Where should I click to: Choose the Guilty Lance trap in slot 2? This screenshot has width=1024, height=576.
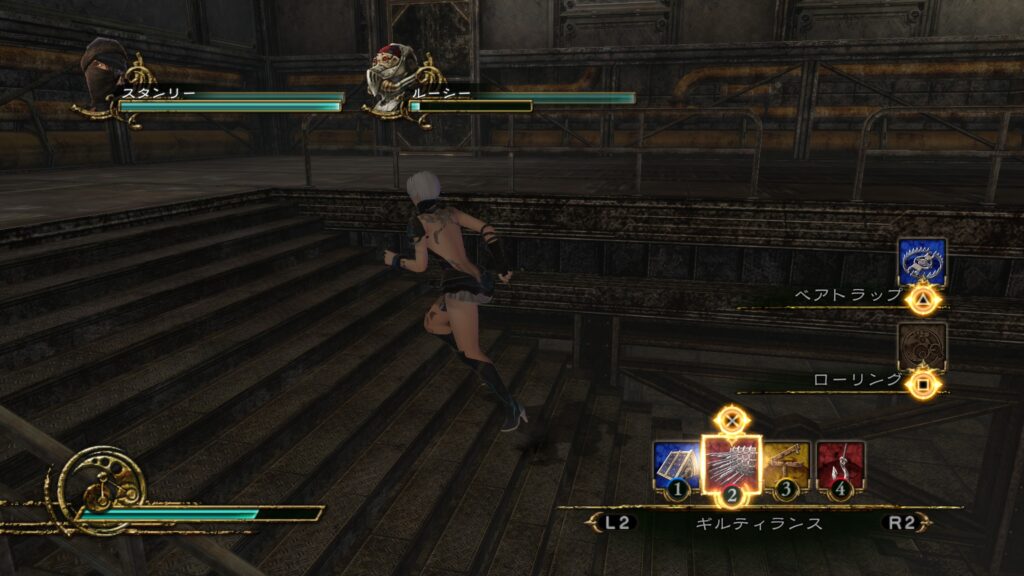point(732,463)
